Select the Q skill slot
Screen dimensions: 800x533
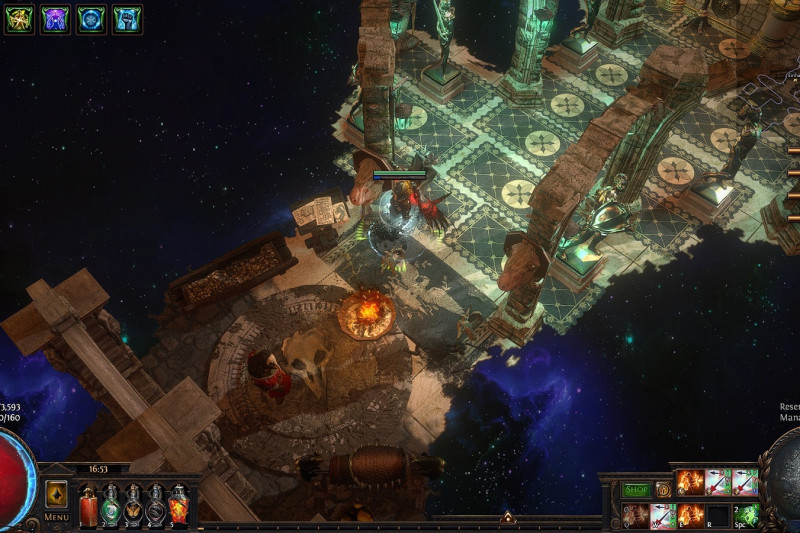coord(636,516)
